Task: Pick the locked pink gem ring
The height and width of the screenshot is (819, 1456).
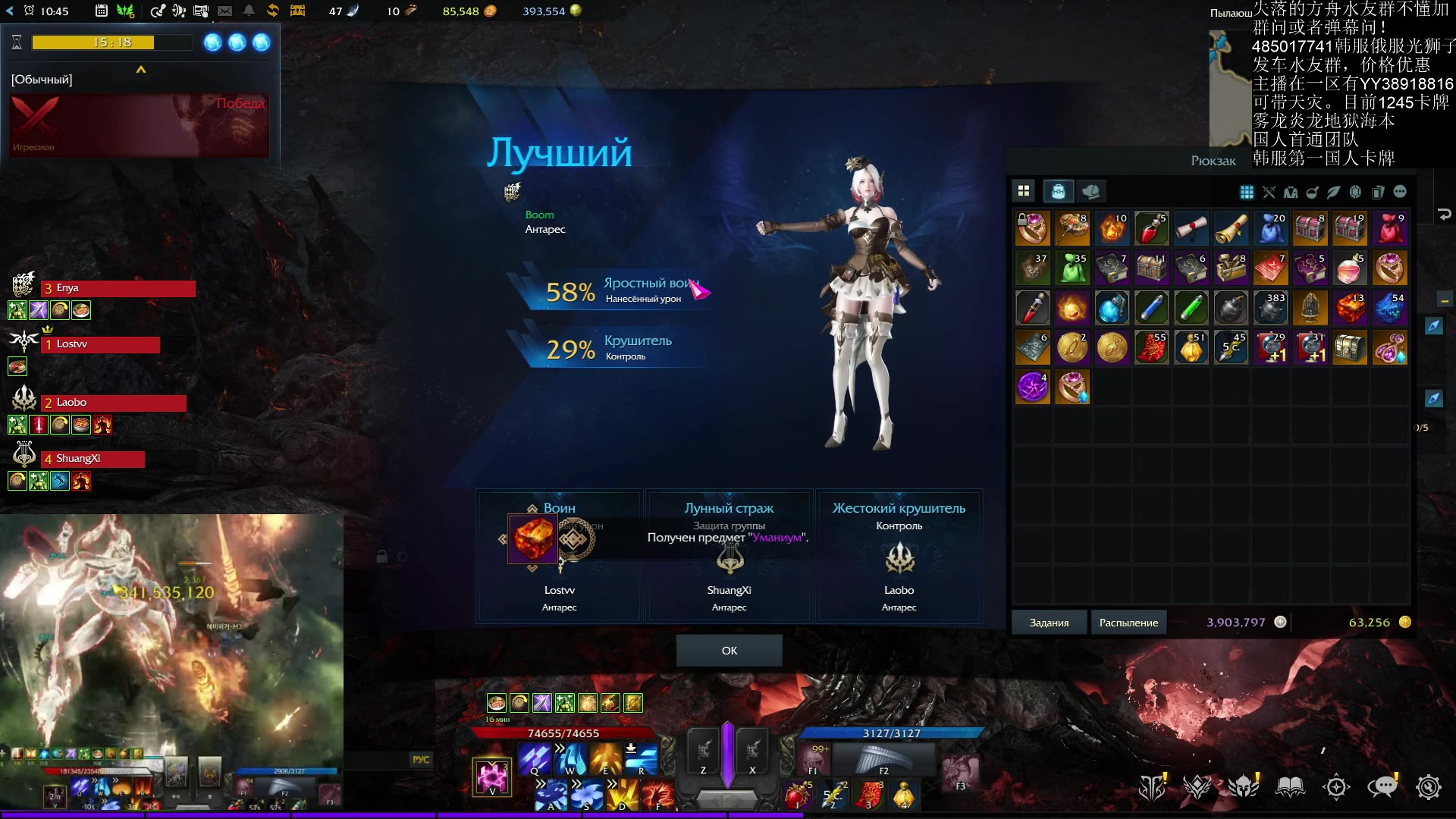Action: coord(1033,228)
